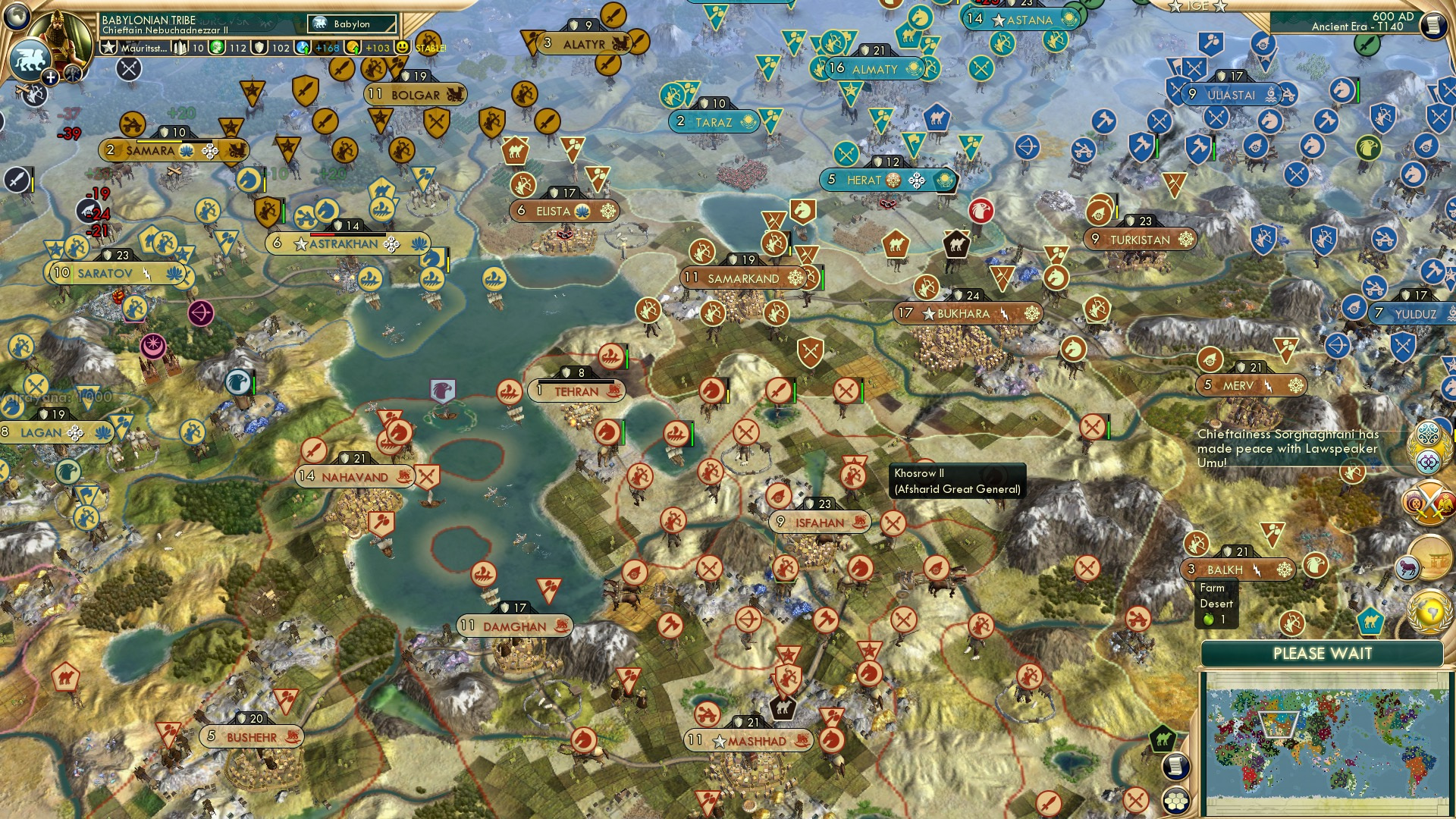Click the smiley happiness indicator showing STABLE
The height and width of the screenshot is (819, 1456).
pyautogui.click(x=402, y=47)
